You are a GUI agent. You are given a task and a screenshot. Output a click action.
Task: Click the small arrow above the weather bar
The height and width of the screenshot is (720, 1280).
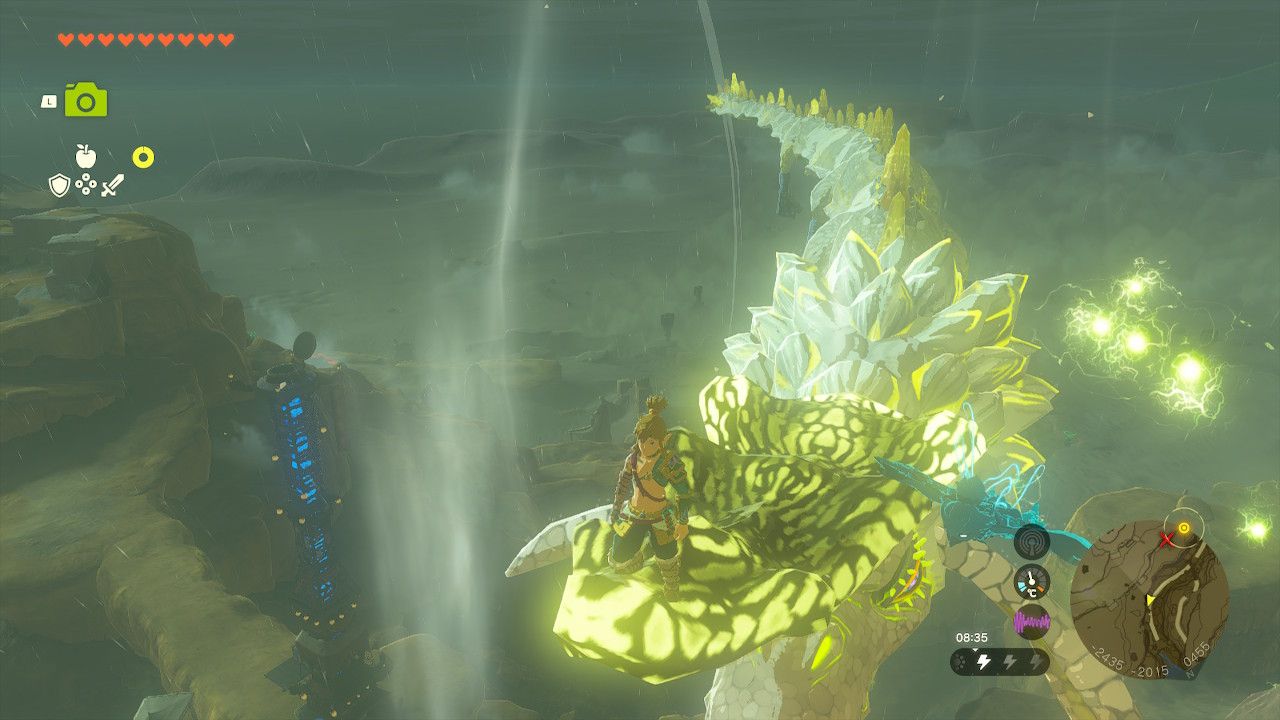(975, 649)
